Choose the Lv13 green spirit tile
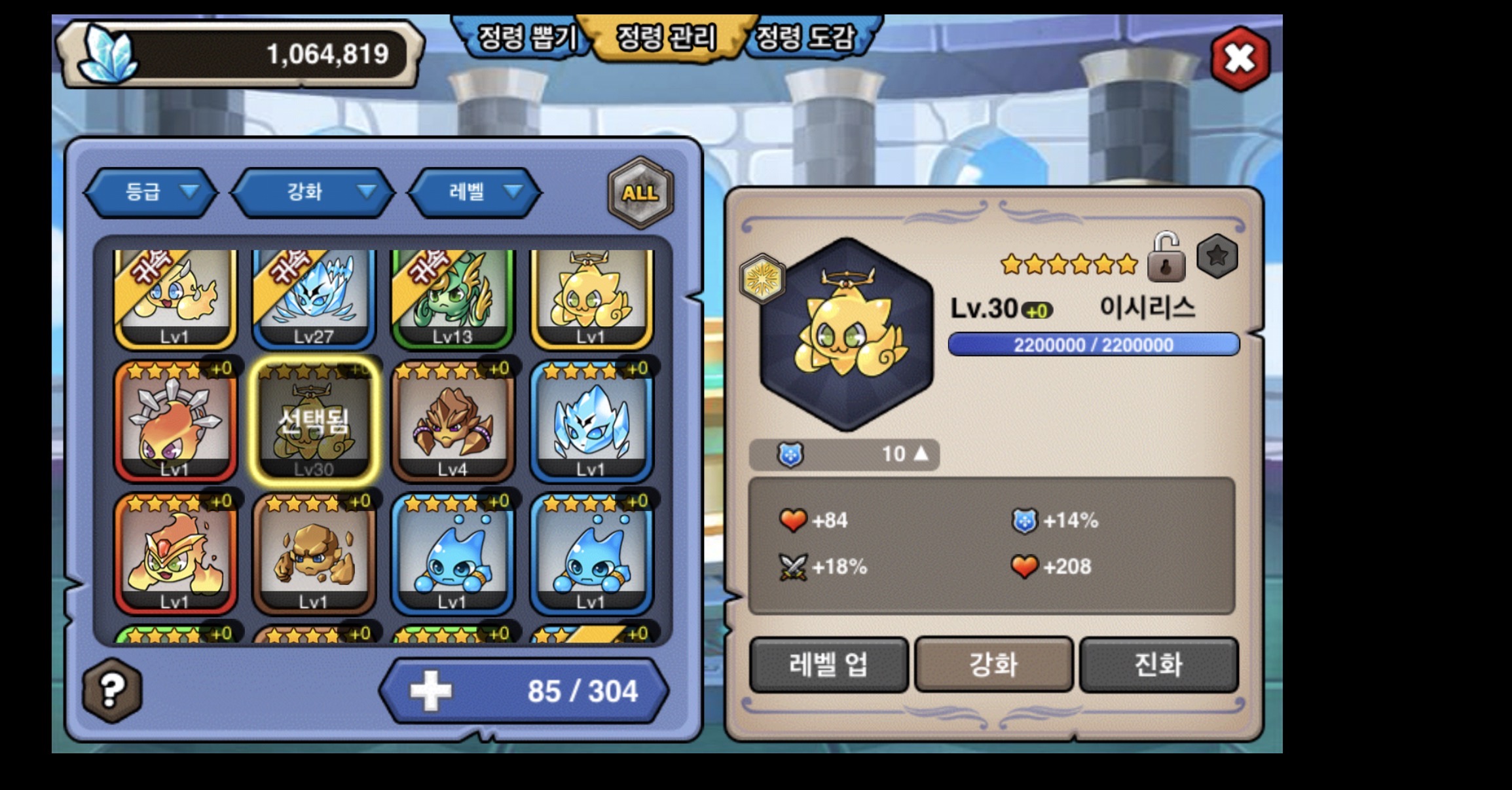 (x=452, y=298)
